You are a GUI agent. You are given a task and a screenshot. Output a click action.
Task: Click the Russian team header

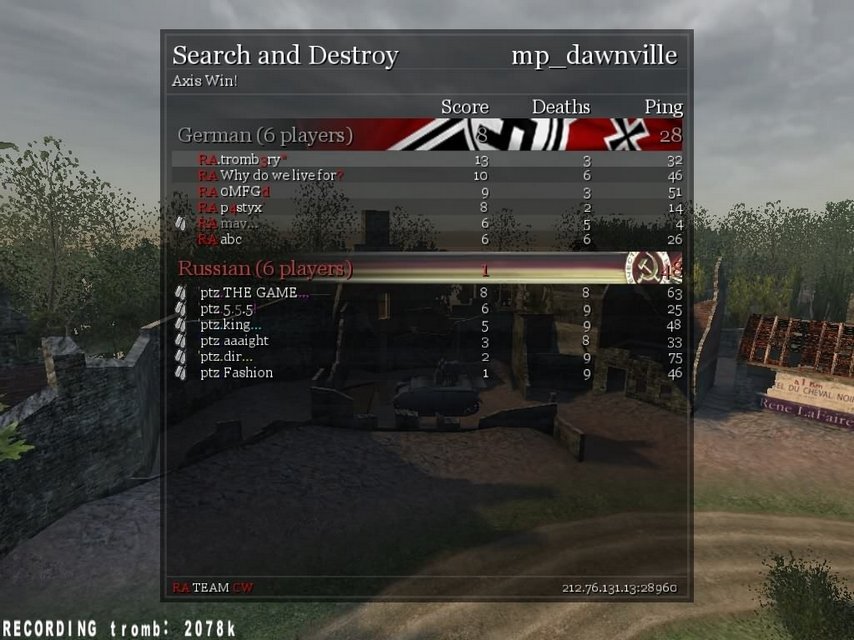[265, 269]
